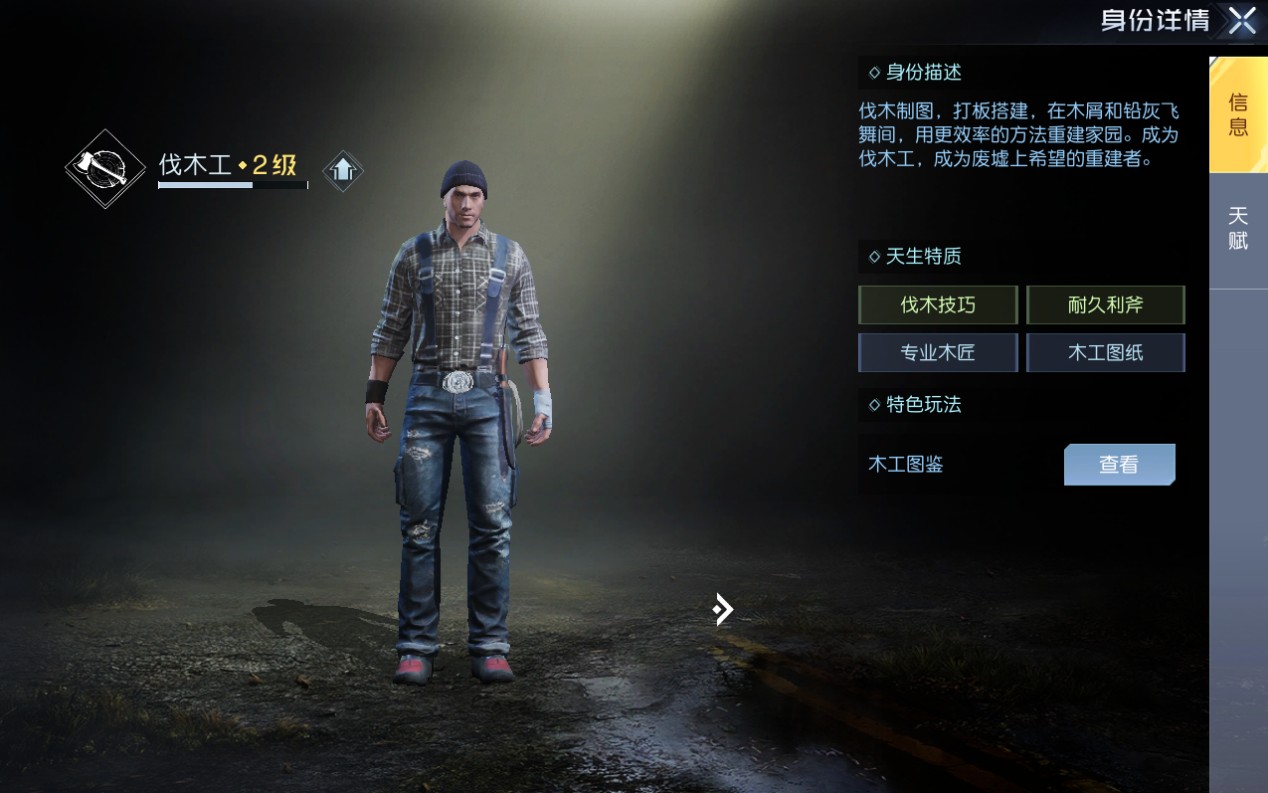Open the 伐木技巧 trait
This screenshot has height=793, width=1268.
[x=938, y=305]
